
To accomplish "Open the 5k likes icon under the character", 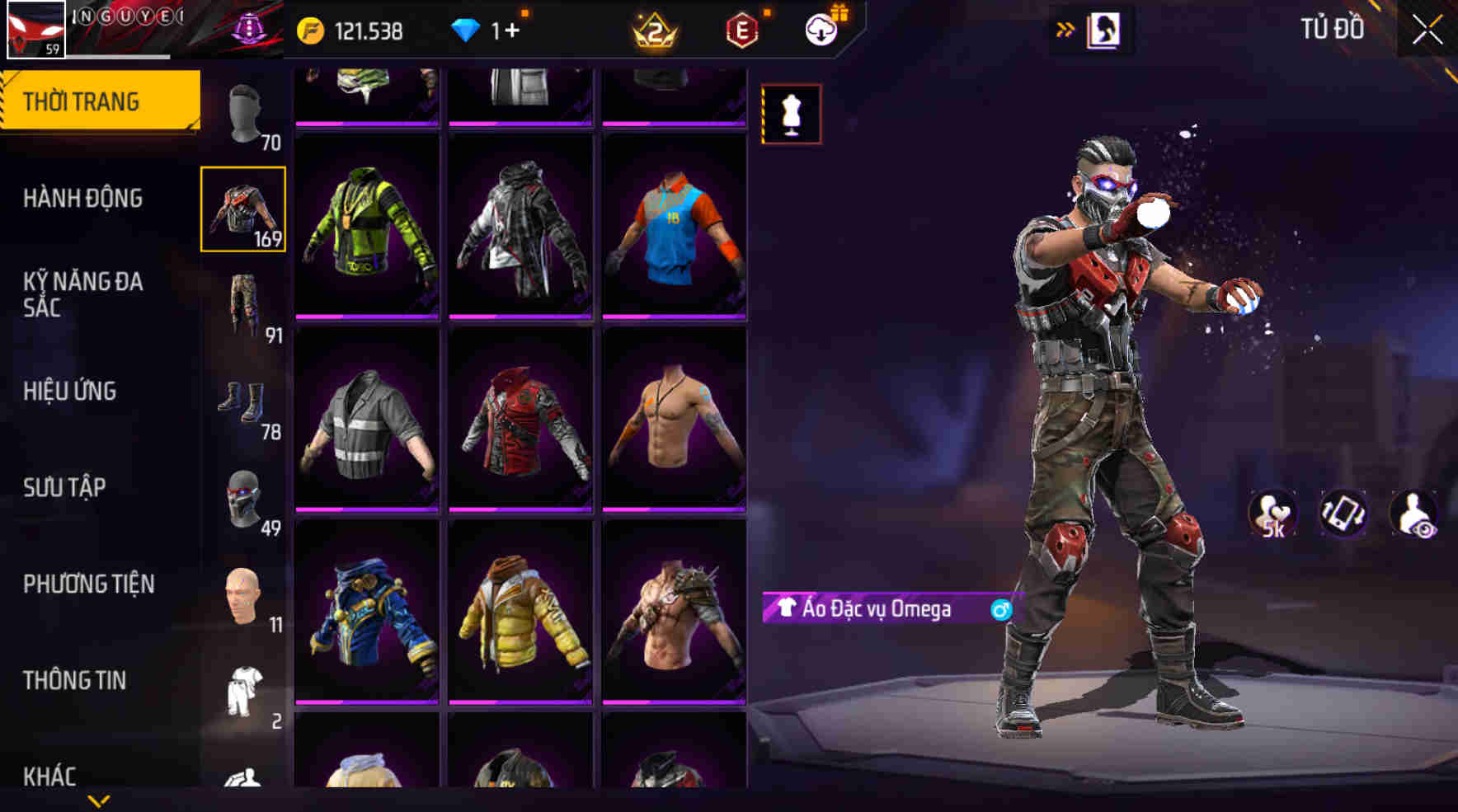I will [1272, 513].
